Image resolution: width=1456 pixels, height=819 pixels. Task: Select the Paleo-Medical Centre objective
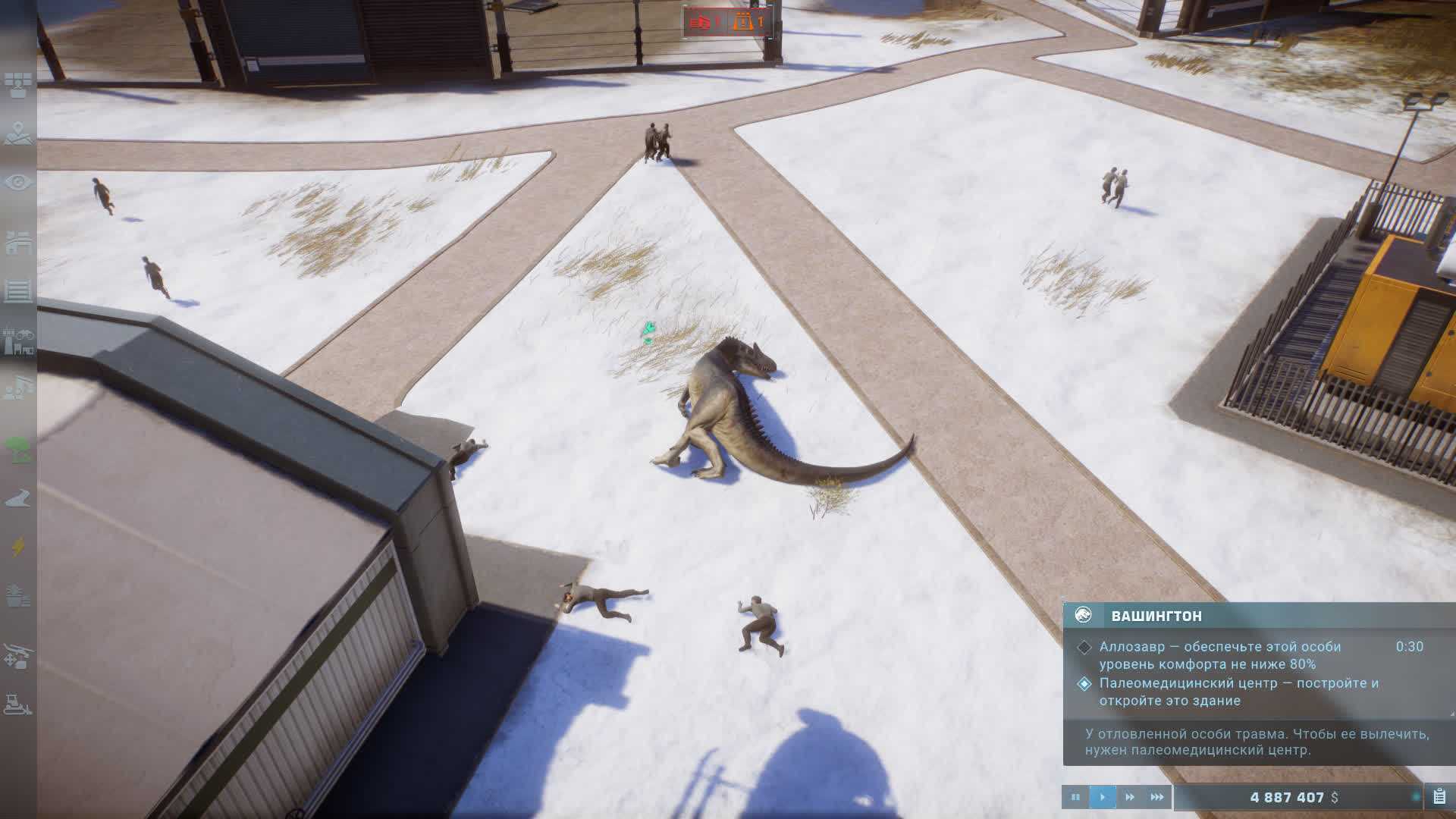1238,692
